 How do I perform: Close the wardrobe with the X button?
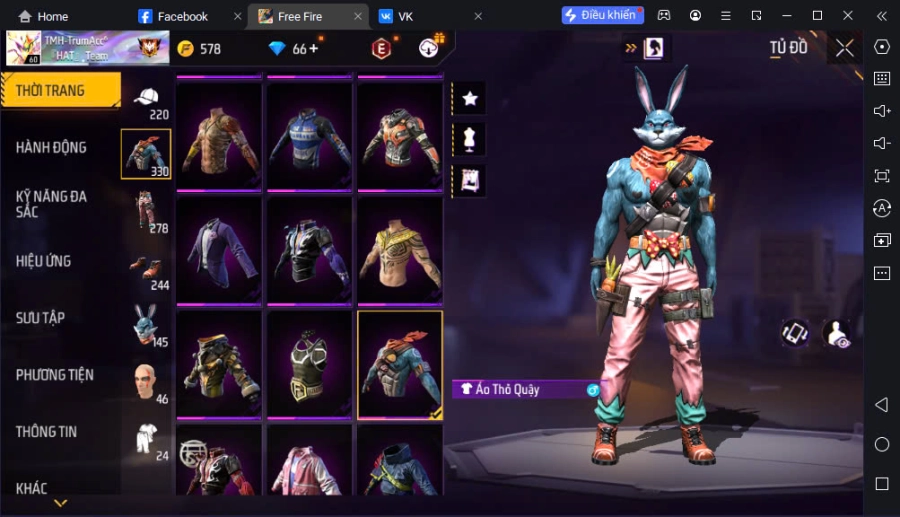(845, 48)
